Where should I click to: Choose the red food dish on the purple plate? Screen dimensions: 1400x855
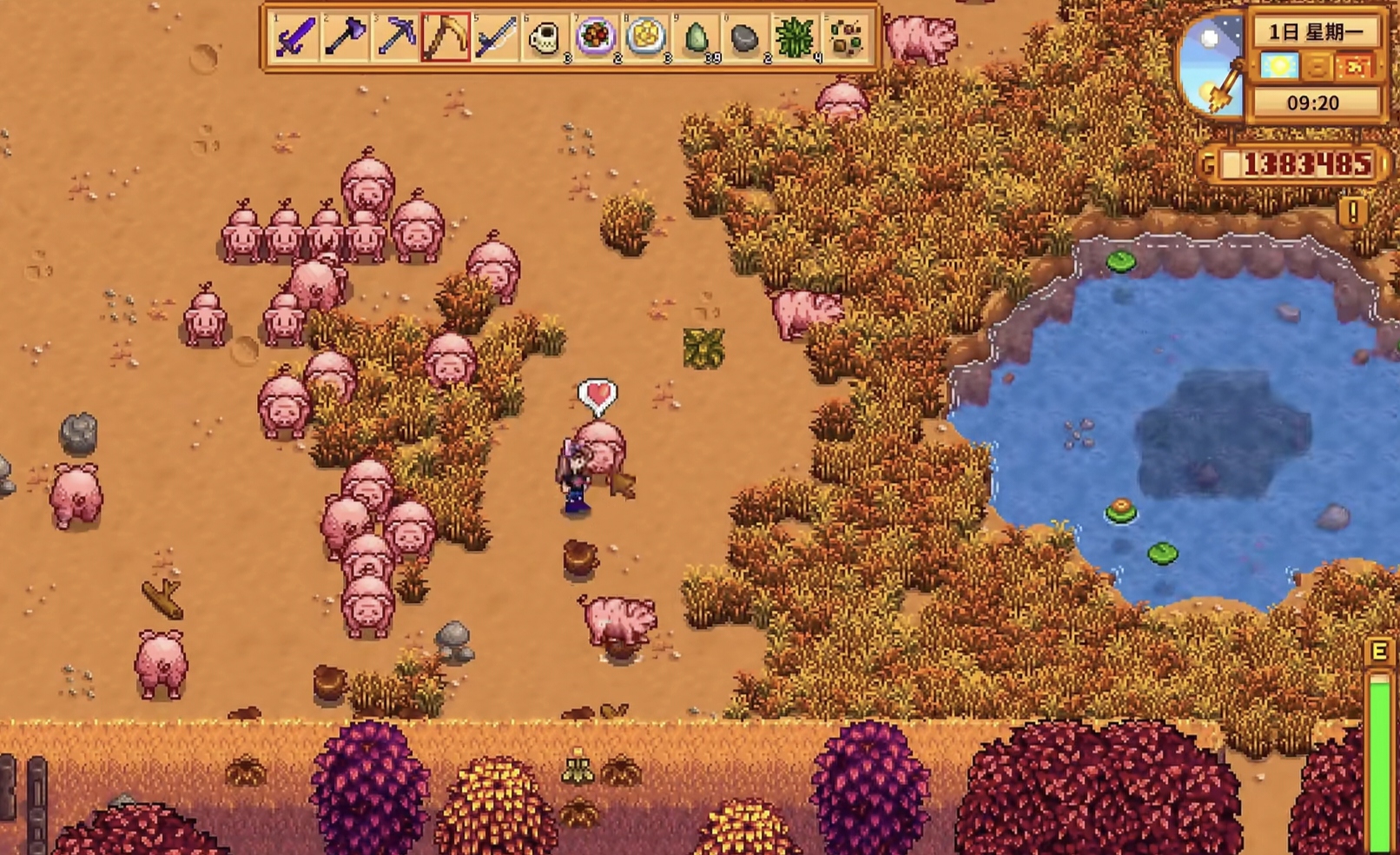coord(596,37)
